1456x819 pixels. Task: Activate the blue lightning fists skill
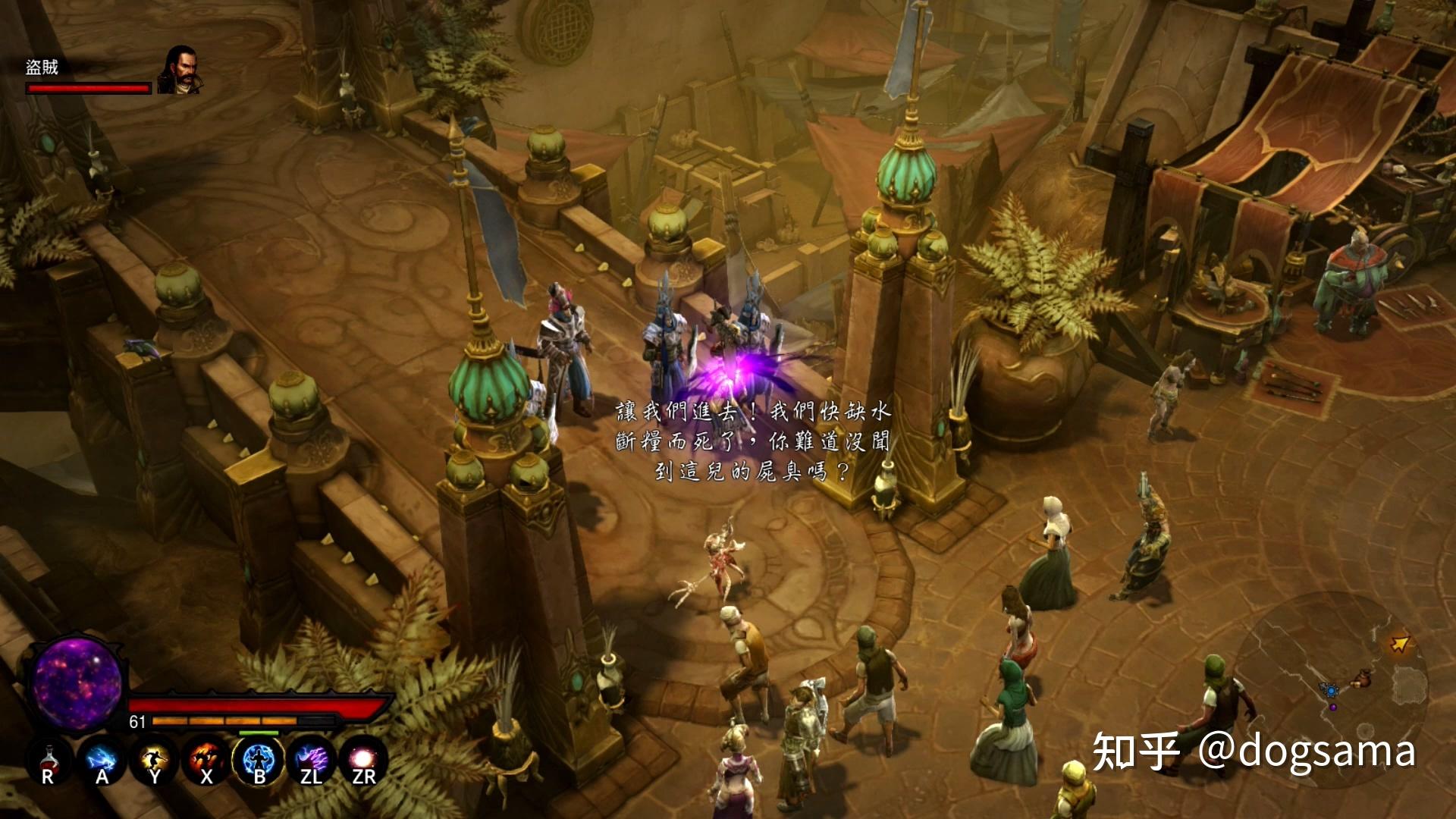coord(101,761)
